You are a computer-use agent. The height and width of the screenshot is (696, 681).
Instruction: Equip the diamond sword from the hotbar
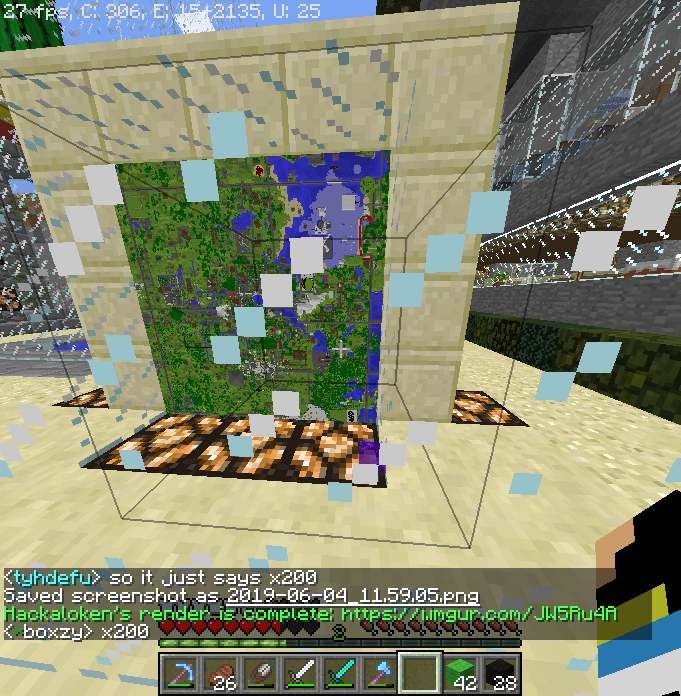pos(338,673)
